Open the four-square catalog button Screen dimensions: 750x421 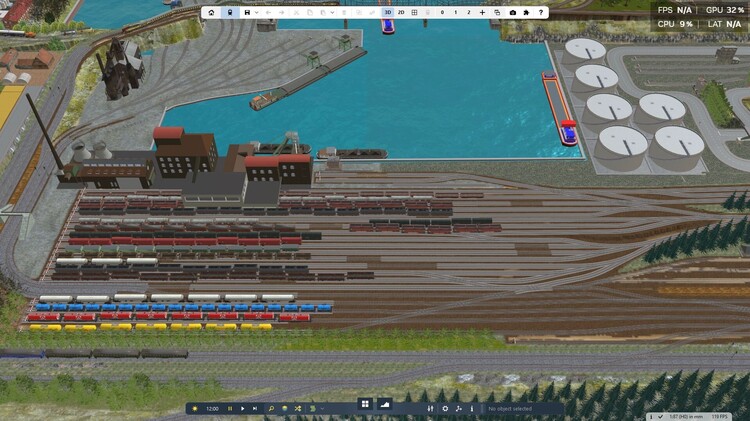365,404
